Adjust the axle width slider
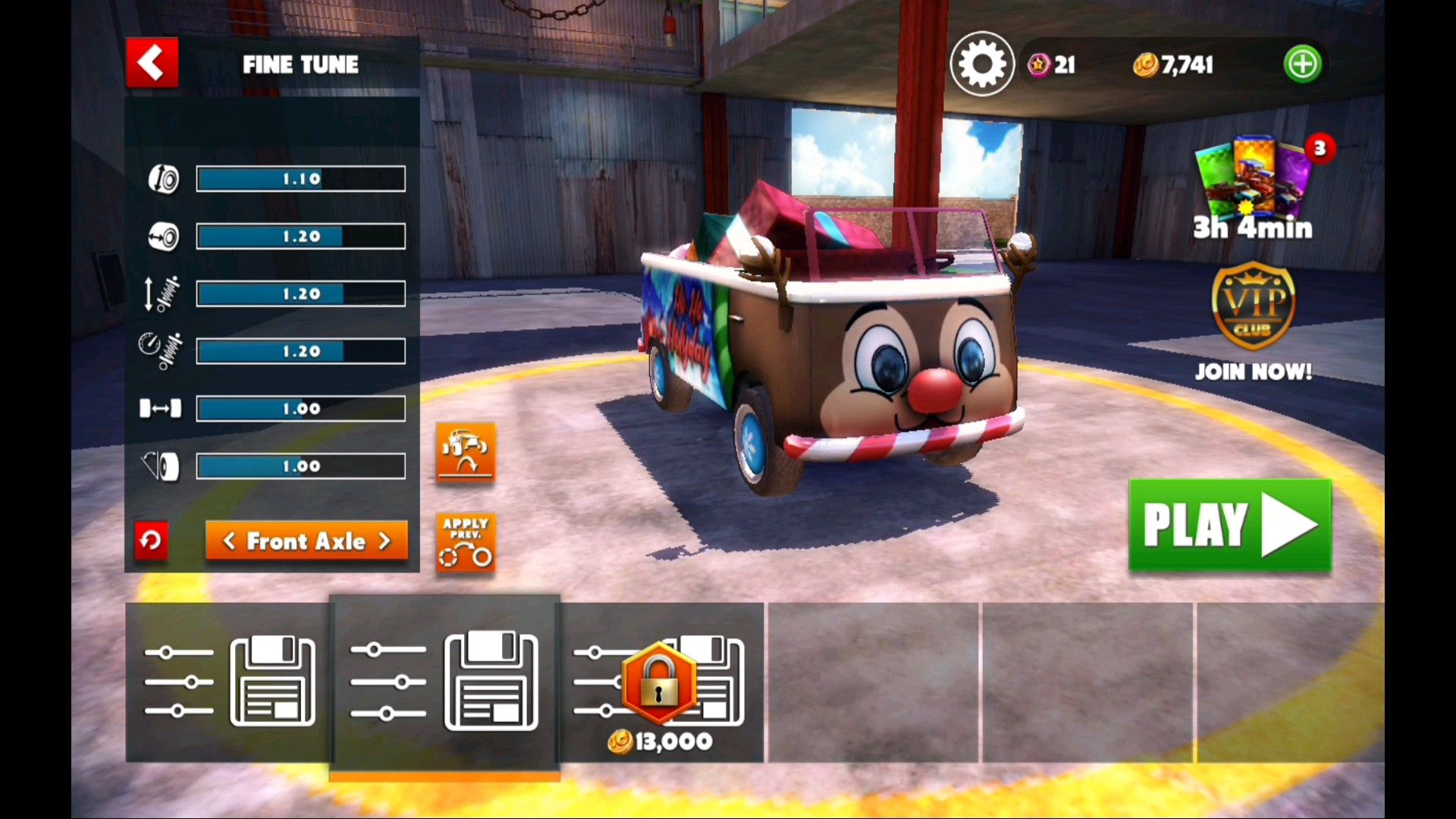The width and height of the screenshot is (1456, 819). click(300, 409)
